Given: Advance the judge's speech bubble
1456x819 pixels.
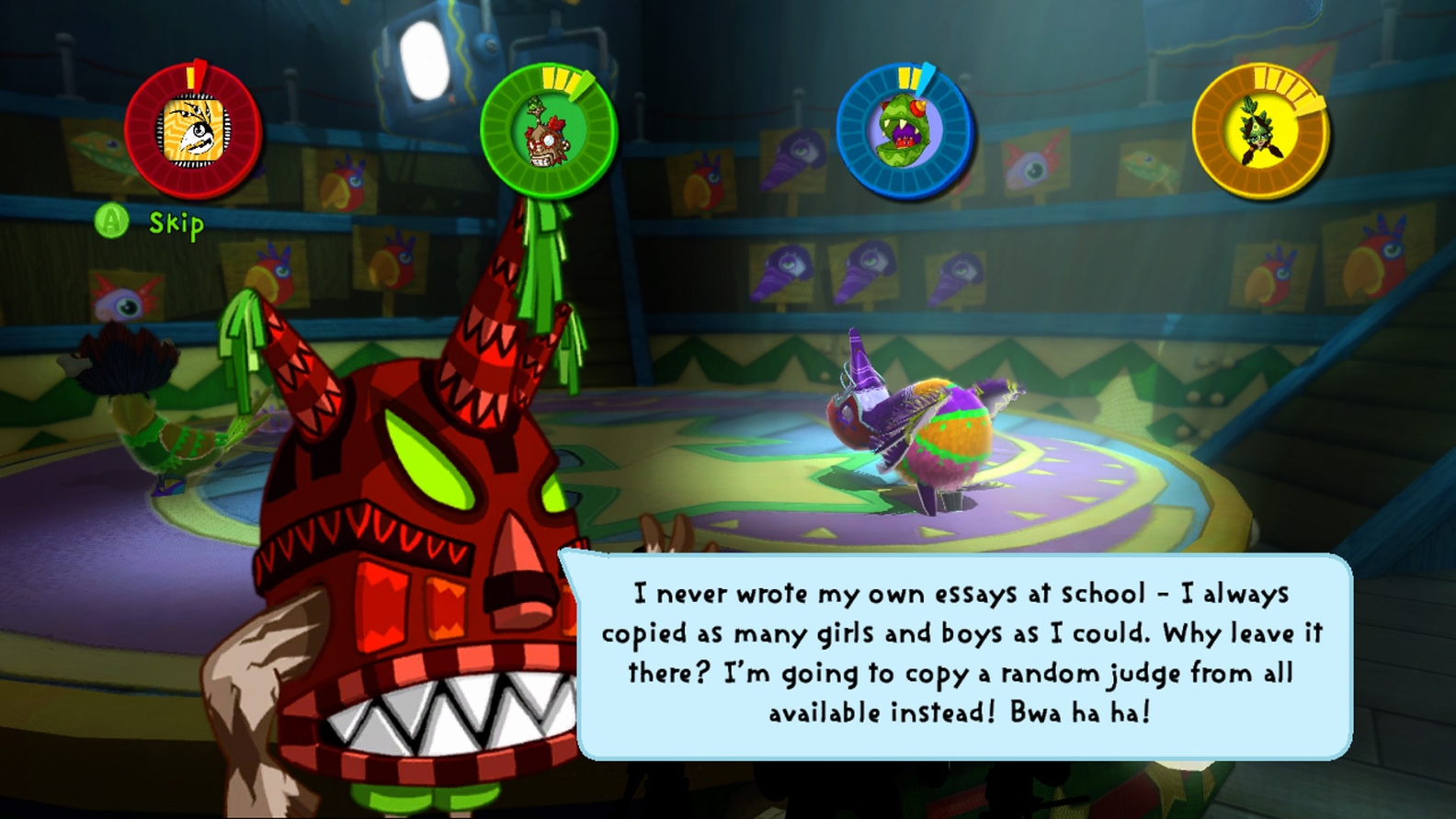Looking at the screenshot, I should click(961, 654).
